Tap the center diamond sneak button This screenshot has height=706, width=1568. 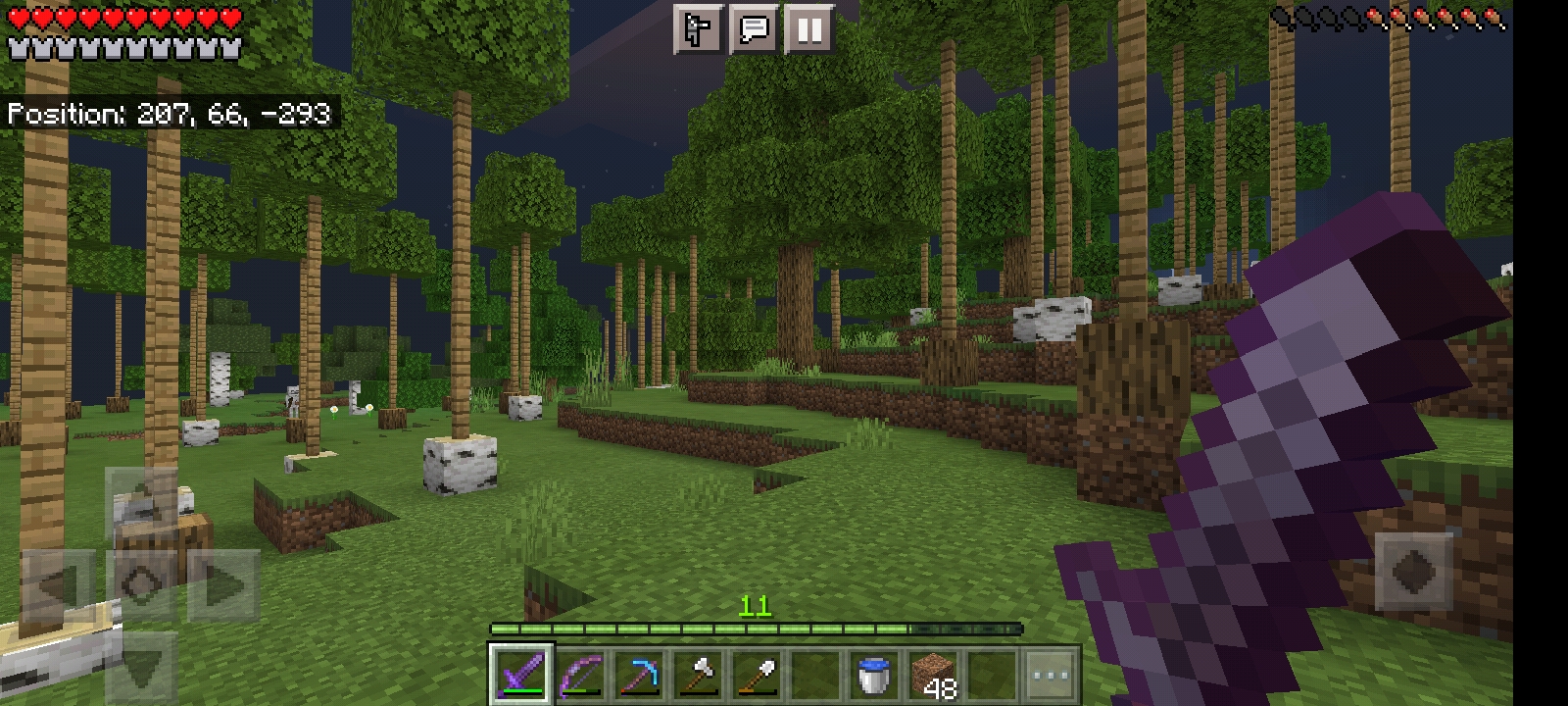[142, 585]
